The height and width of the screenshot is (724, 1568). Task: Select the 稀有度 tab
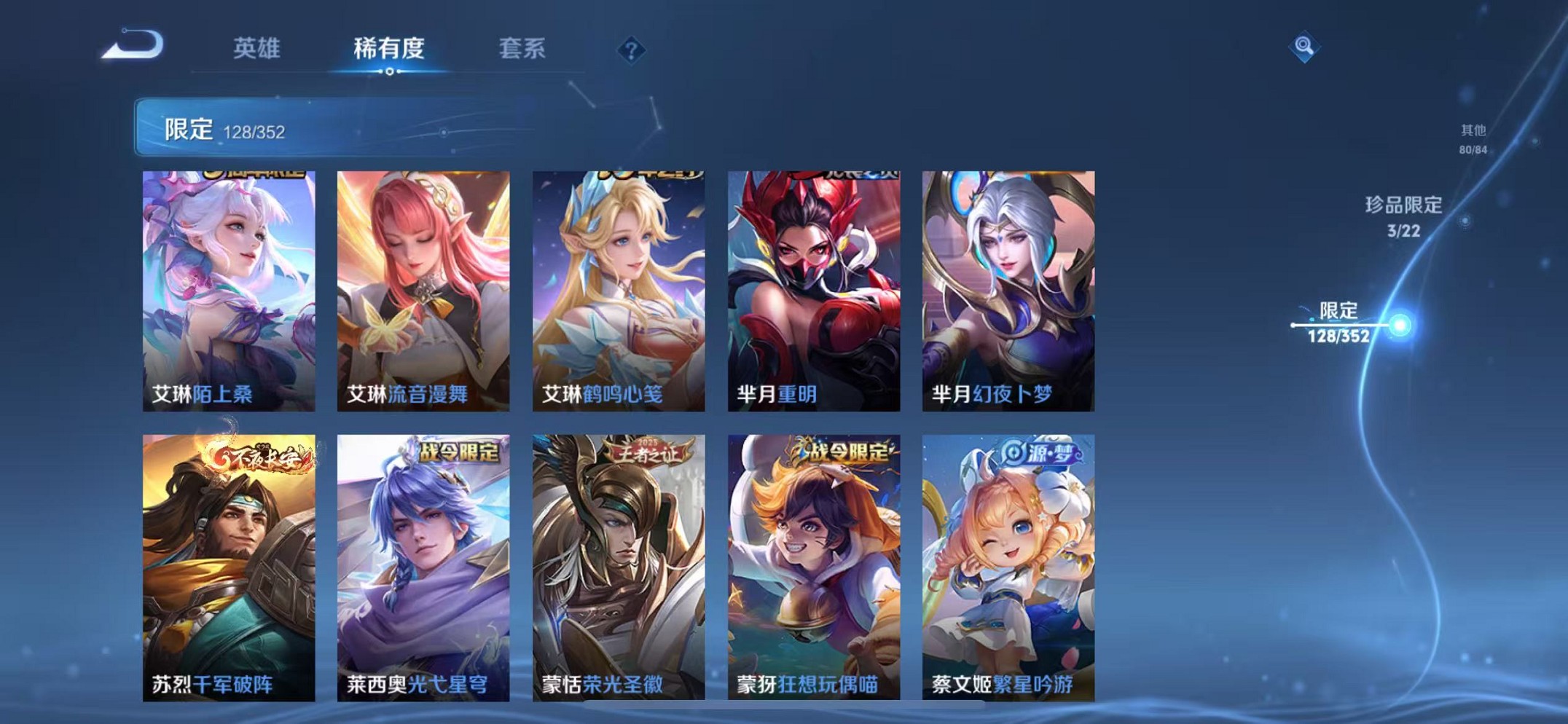(388, 48)
